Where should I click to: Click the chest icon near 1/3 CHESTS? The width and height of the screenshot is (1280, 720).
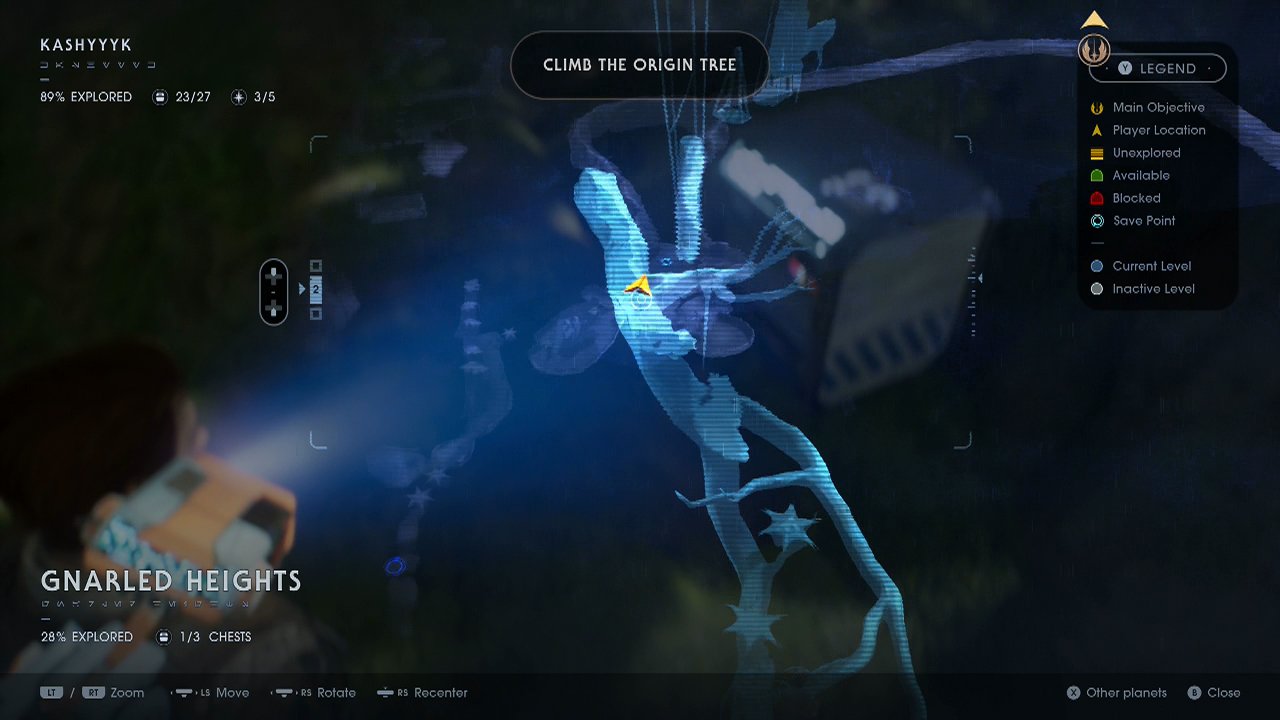click(163, 636)
